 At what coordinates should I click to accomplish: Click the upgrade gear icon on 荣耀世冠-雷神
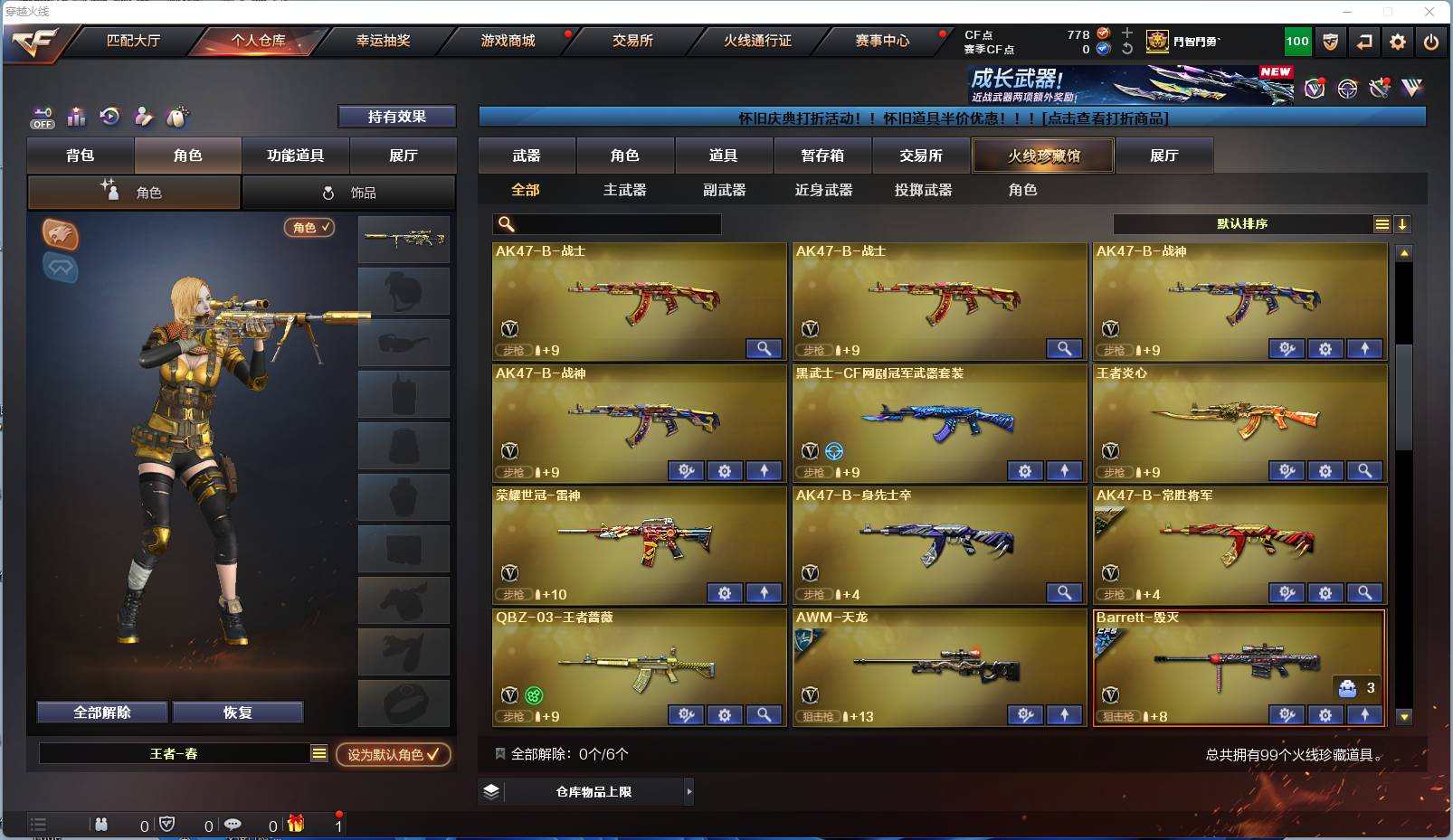tap(724, 593)
